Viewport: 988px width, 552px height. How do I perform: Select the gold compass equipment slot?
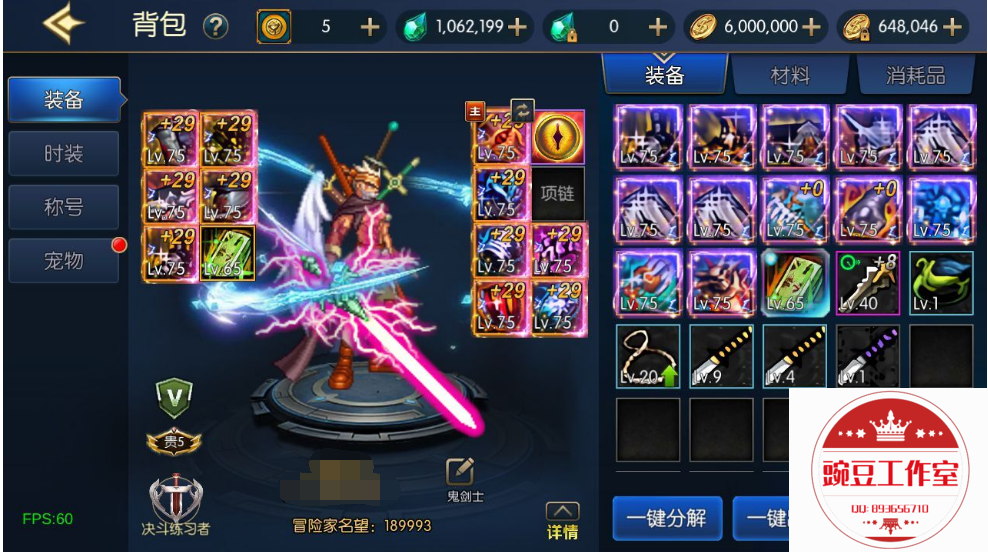click(558, 138)
